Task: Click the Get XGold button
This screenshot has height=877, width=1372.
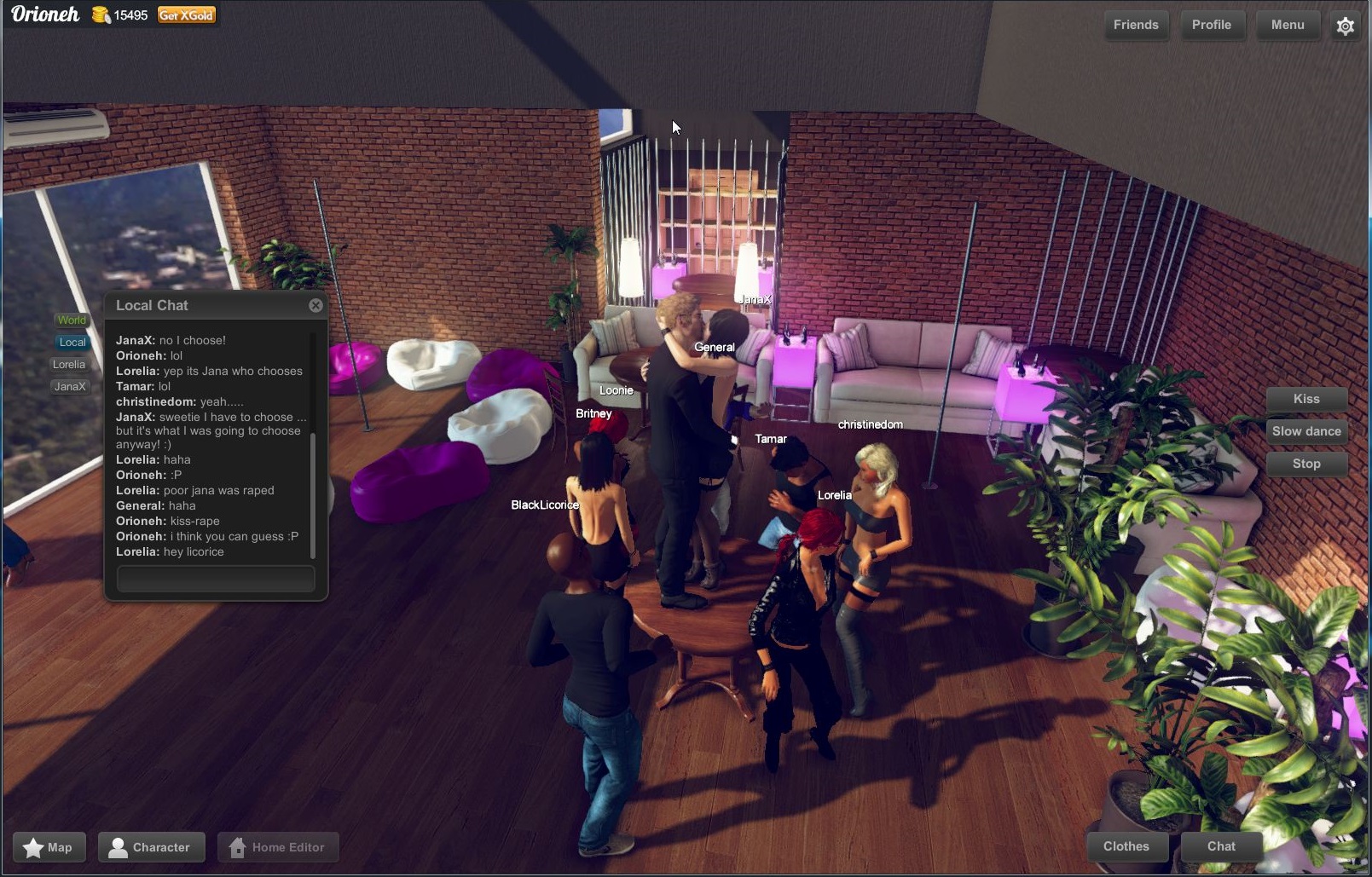Action: (x=186, y=15)
